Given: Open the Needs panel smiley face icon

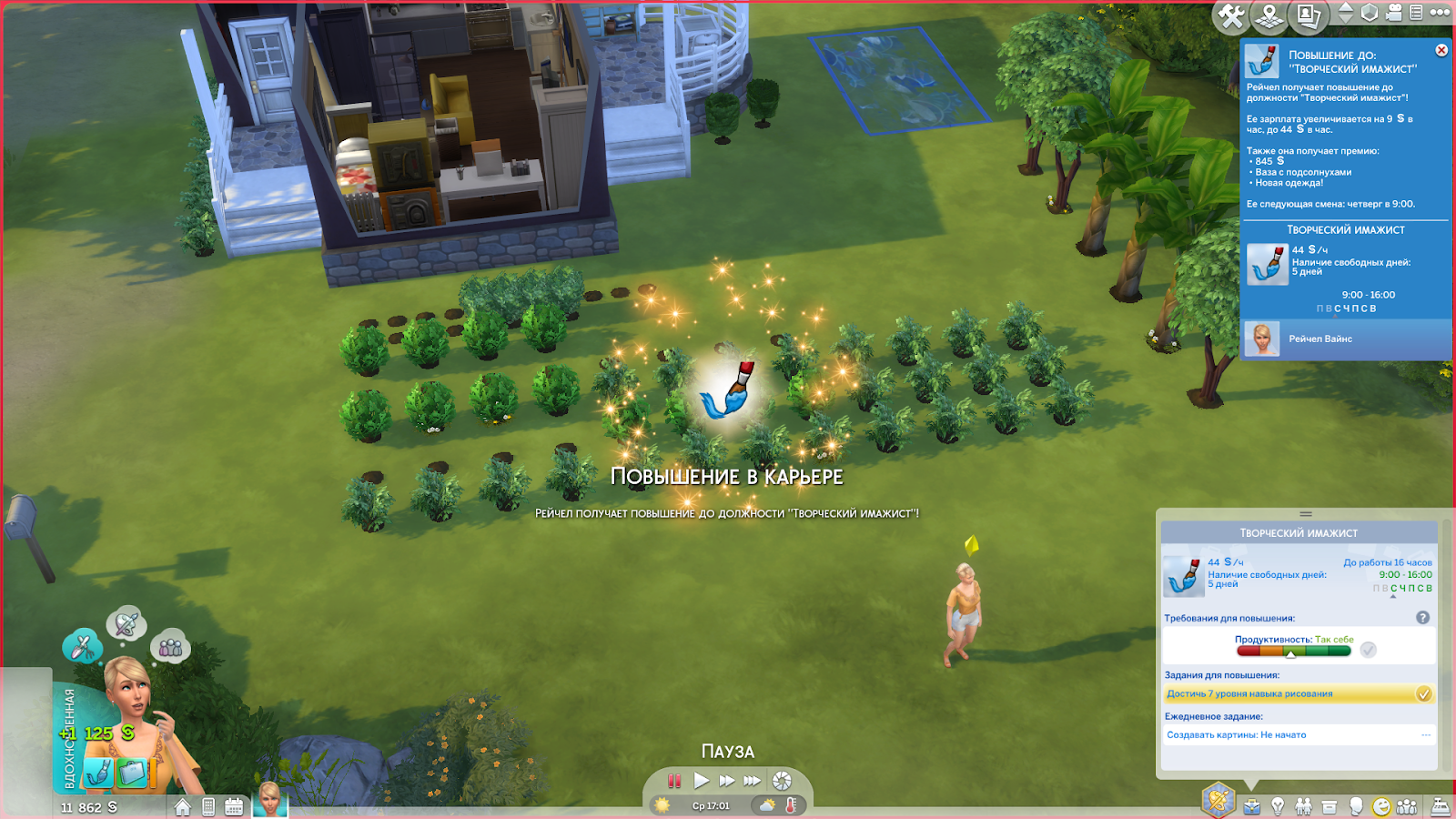Looking at the screenshot, I should tap(1381, 806).
